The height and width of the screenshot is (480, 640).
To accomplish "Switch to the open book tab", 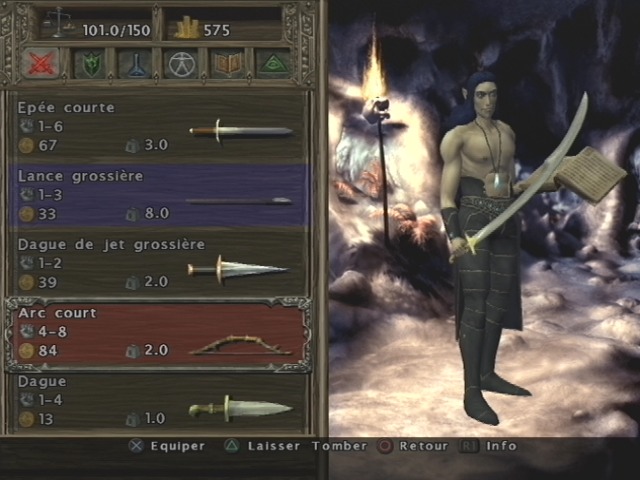I will 226,64.
